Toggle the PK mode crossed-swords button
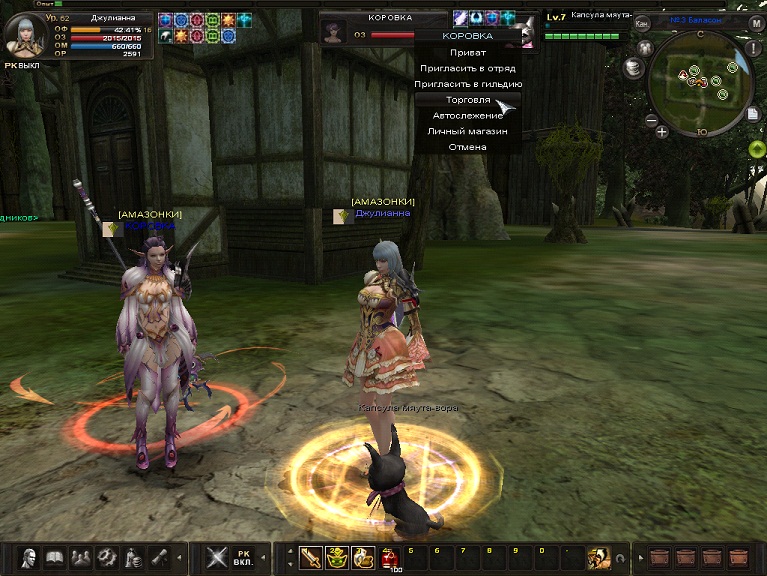Screen dimensions: 767x576 point(217,557)
